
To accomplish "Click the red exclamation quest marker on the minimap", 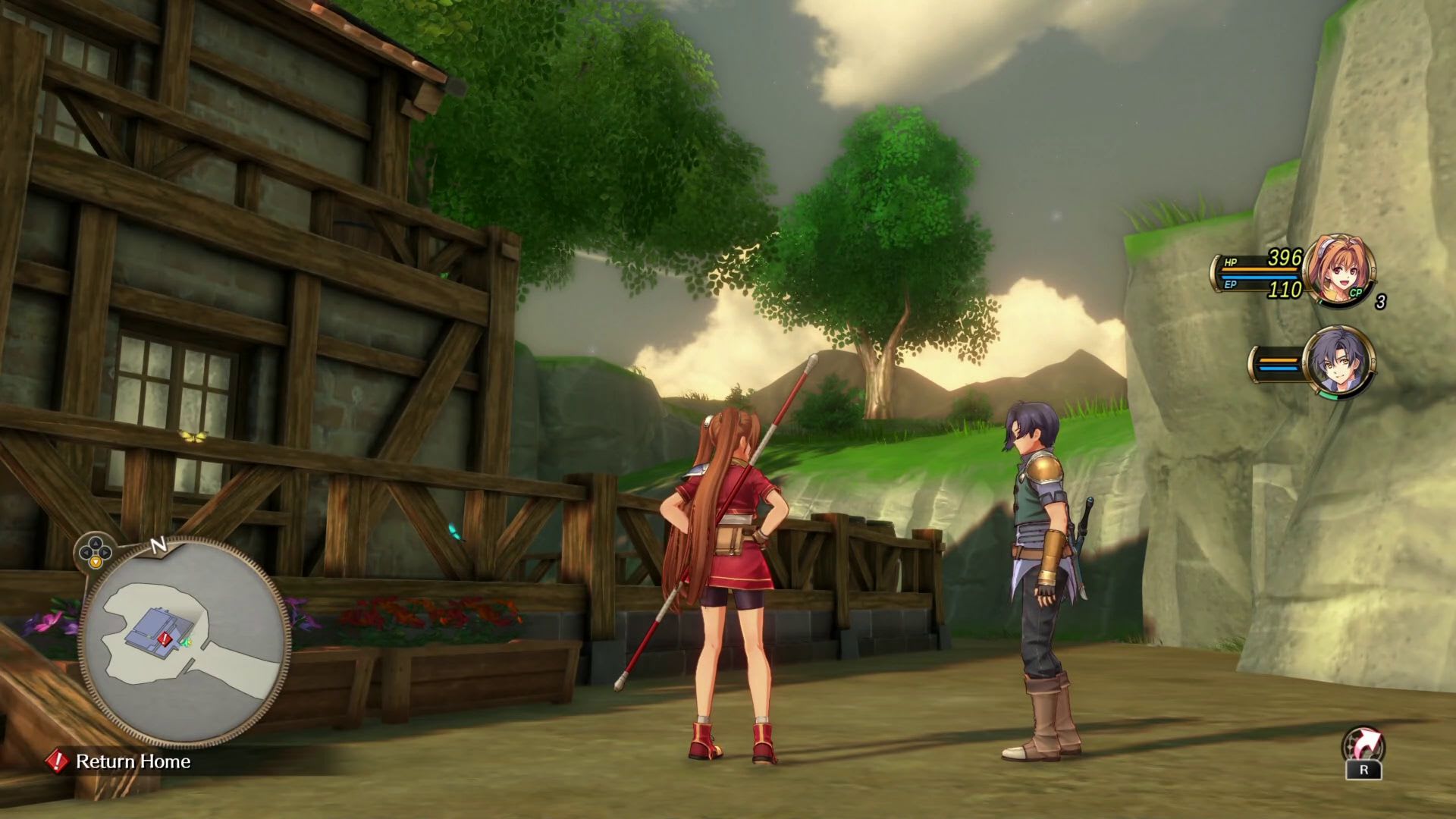I will (x=164, y=639).
